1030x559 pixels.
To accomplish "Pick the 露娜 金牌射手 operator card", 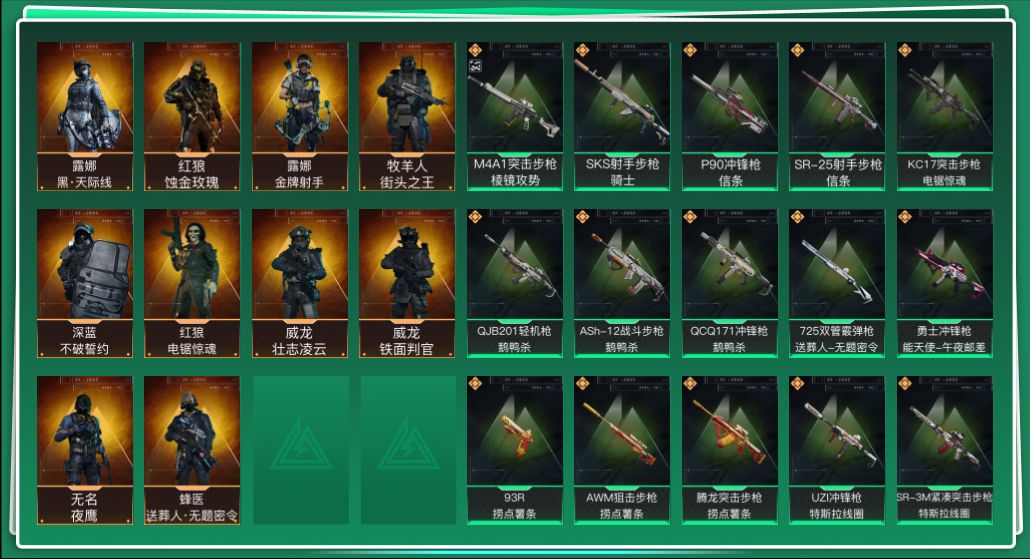I will point(300,116).
